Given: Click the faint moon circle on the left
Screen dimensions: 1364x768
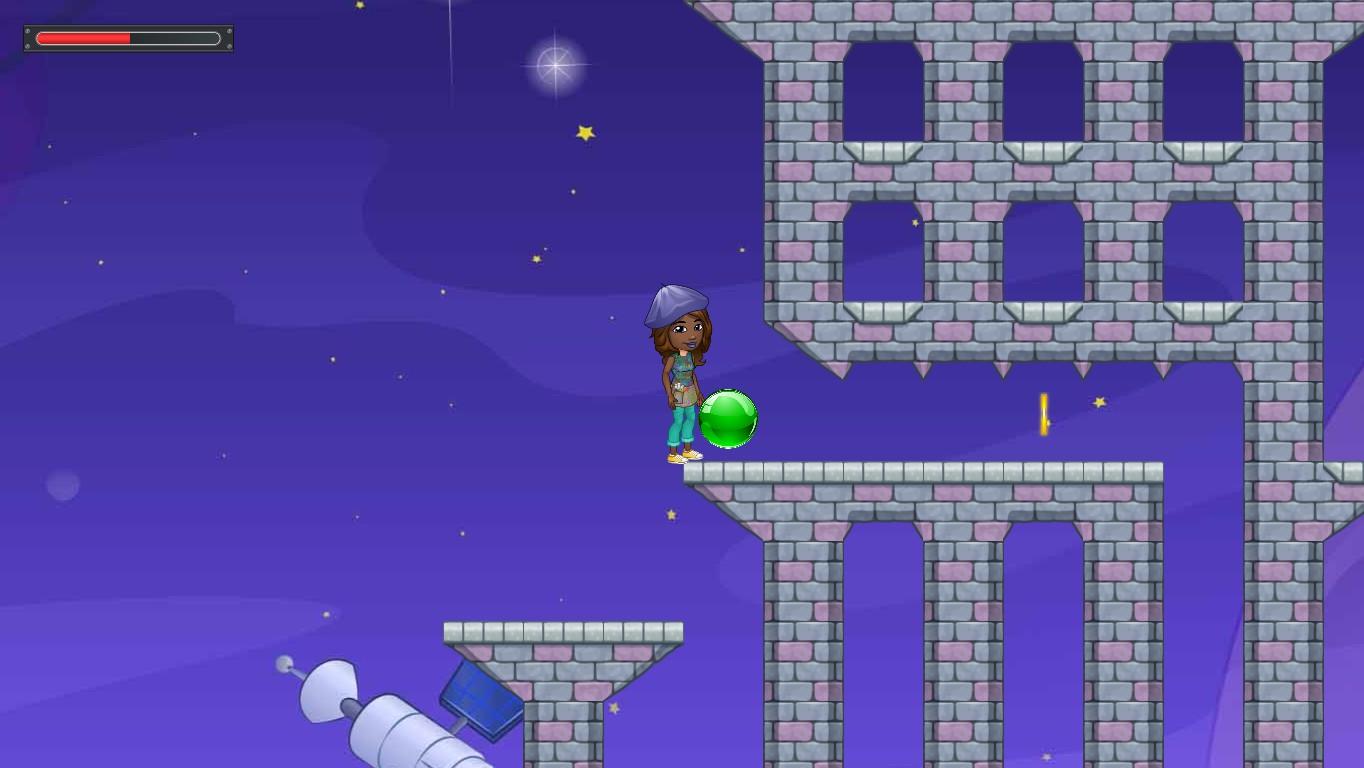Looking at the screenshot, I should tap(60, 484).
